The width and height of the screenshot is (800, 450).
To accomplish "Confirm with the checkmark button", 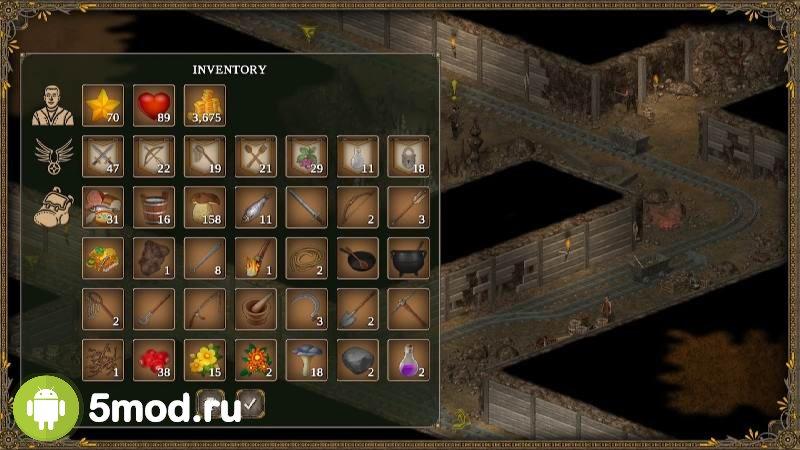I will (x=251, y=403).
